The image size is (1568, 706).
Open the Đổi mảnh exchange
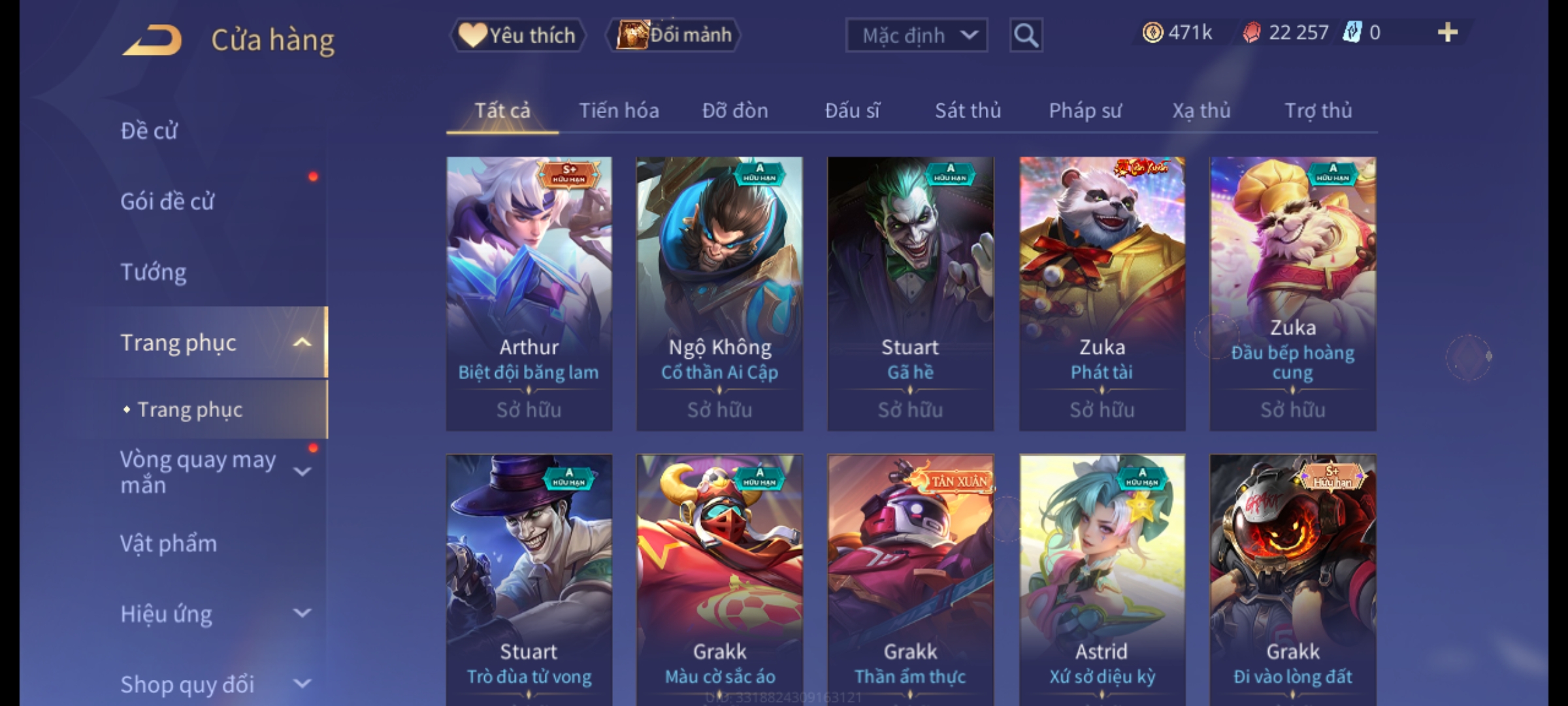(674, 35)
